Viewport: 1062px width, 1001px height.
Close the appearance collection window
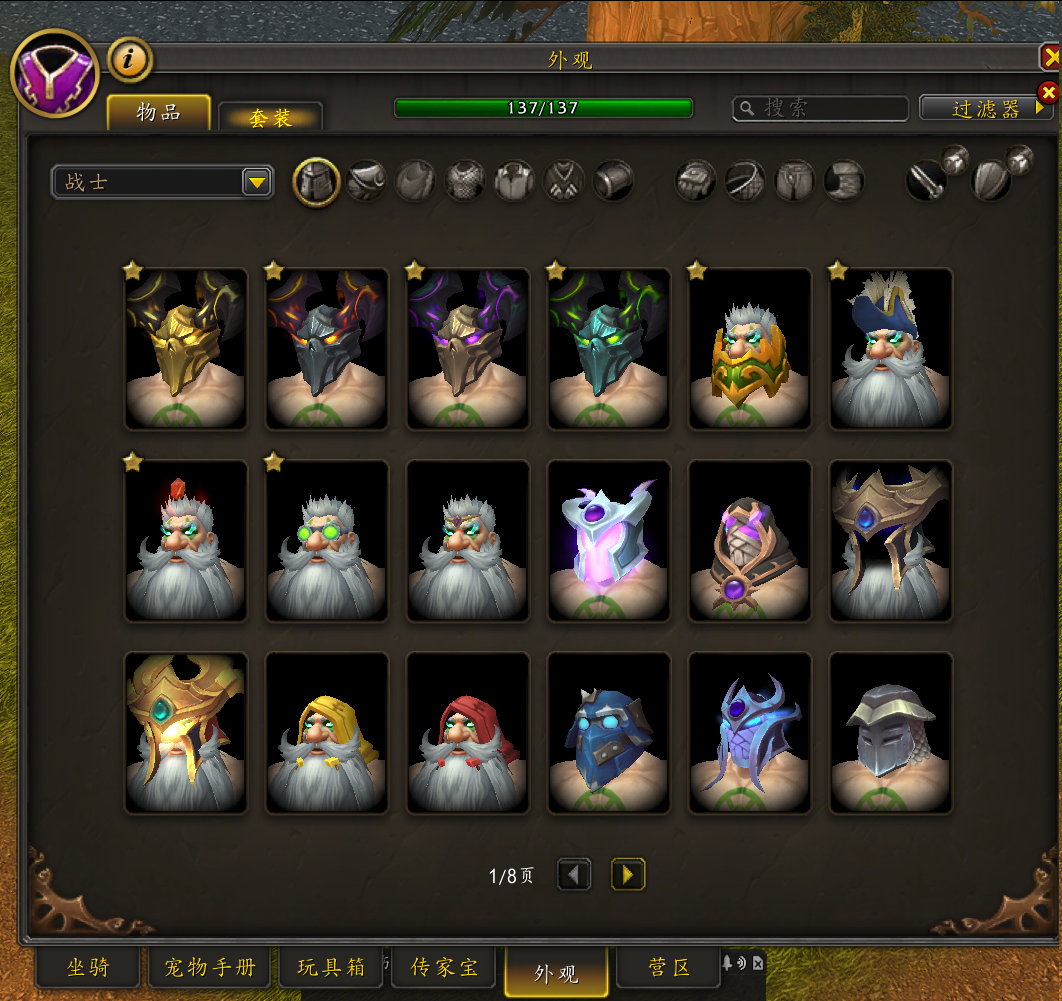1051,58
